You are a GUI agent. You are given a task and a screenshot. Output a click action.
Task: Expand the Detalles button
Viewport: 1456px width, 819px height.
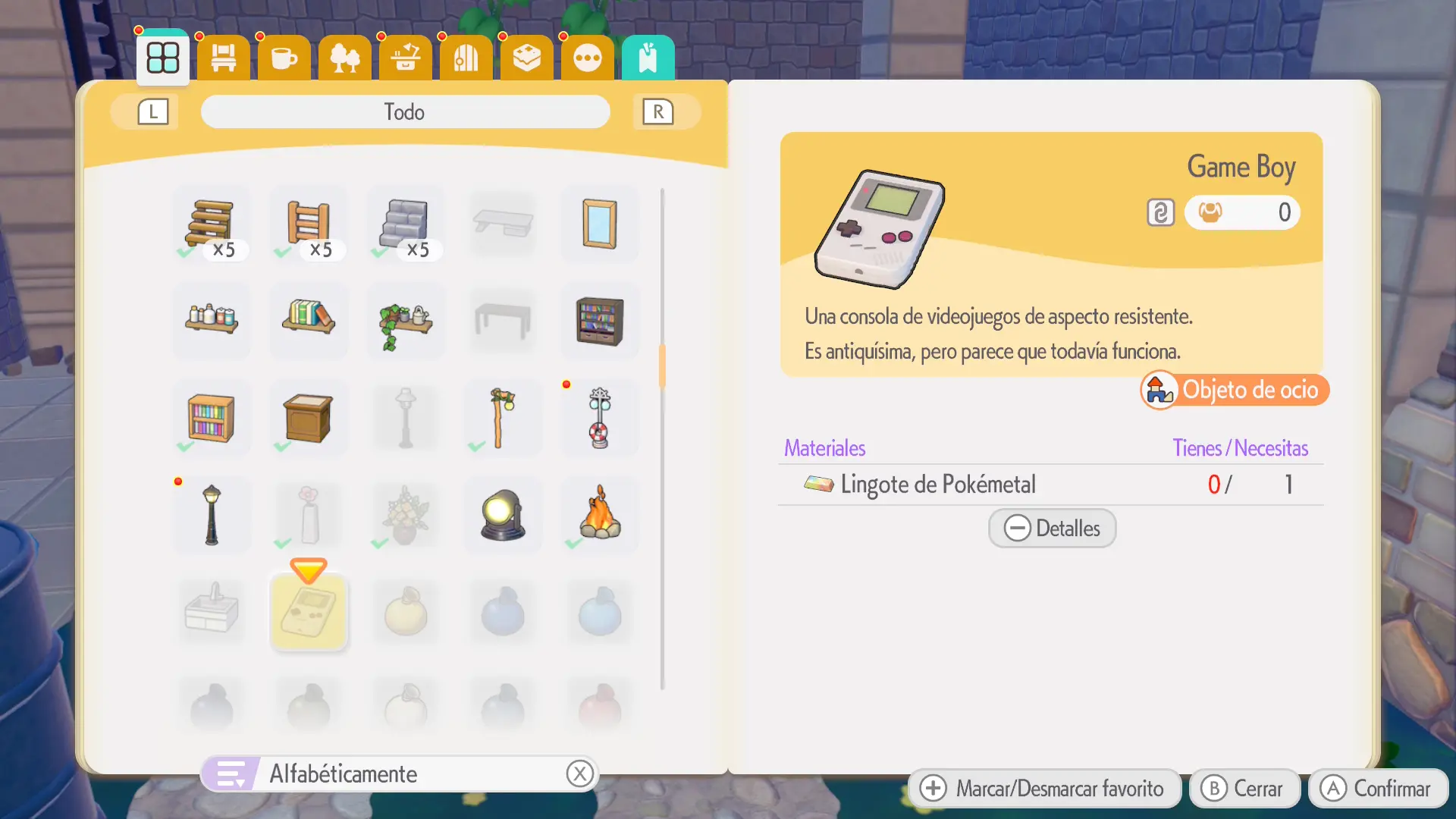[1052, 529]
